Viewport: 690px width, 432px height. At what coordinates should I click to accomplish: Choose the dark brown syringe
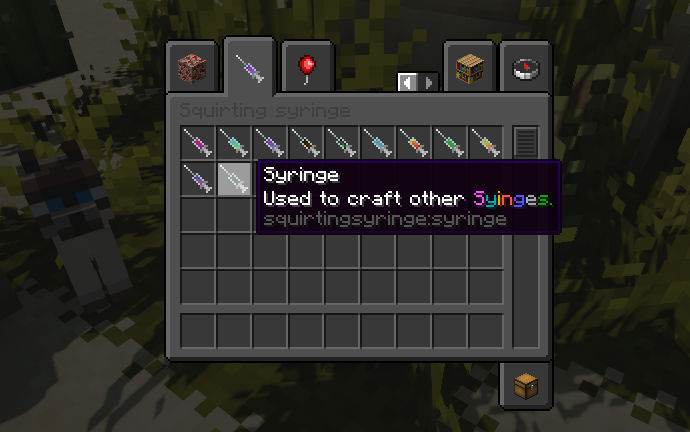click(x=306, y=143)
